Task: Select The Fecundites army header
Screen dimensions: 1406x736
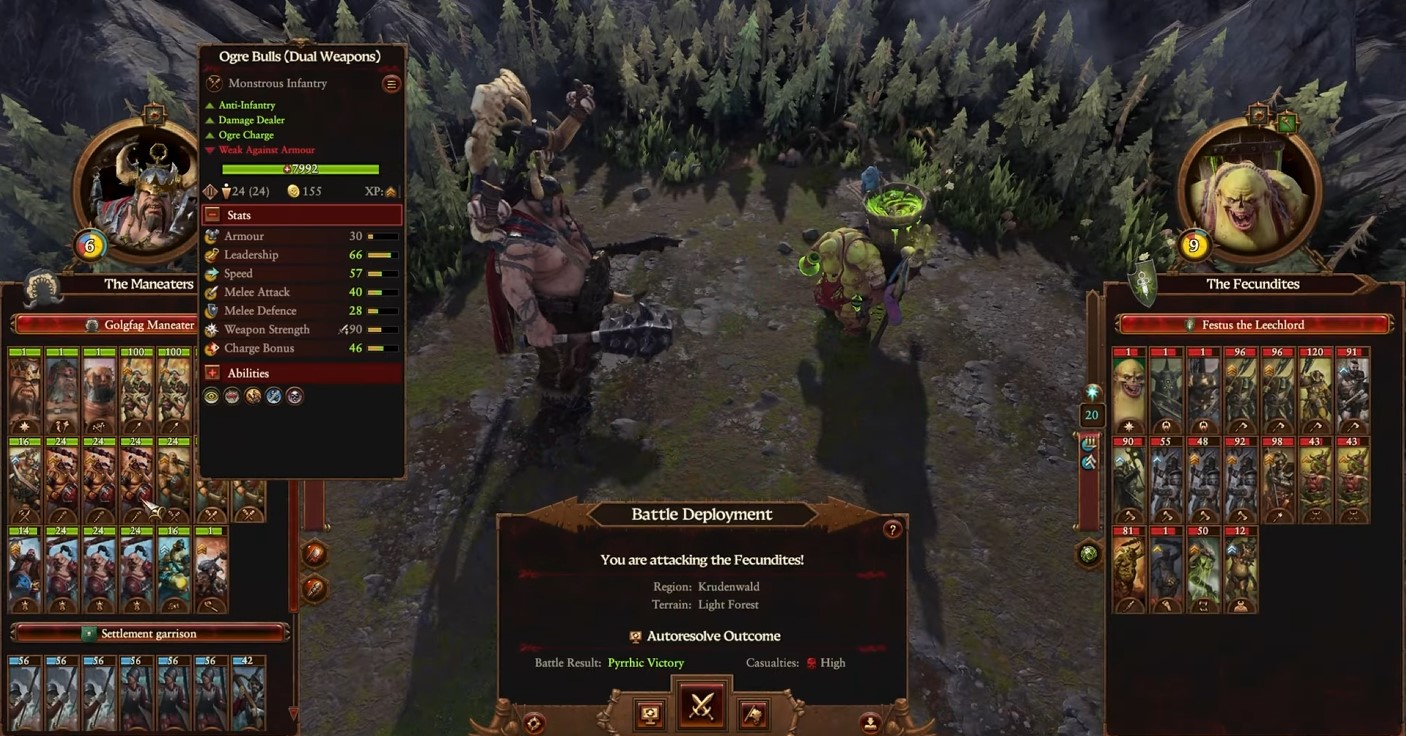Action: click(x=1250, y=284)
